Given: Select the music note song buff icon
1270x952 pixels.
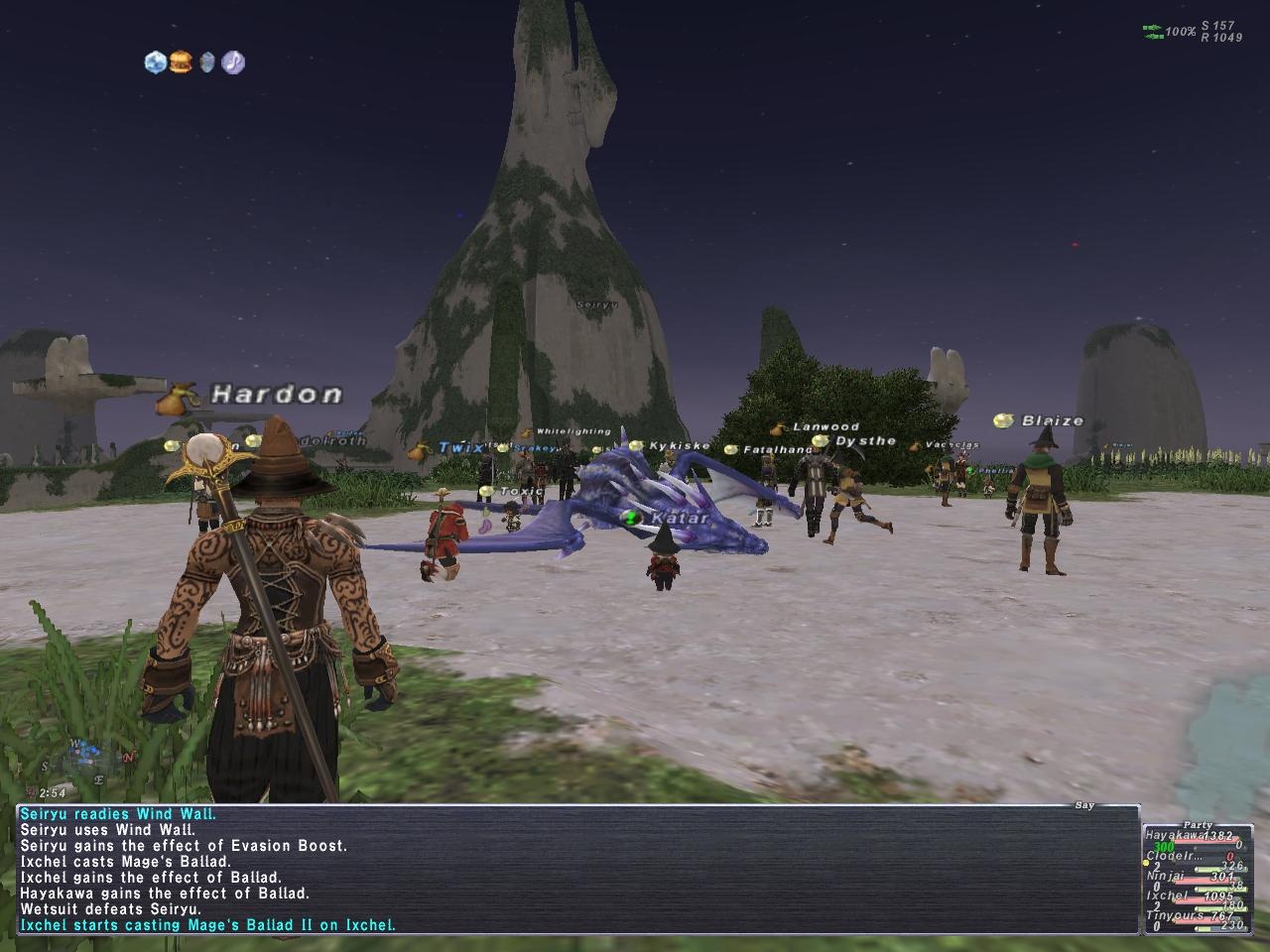Looking at the screenshot, I should coord(233,62).
